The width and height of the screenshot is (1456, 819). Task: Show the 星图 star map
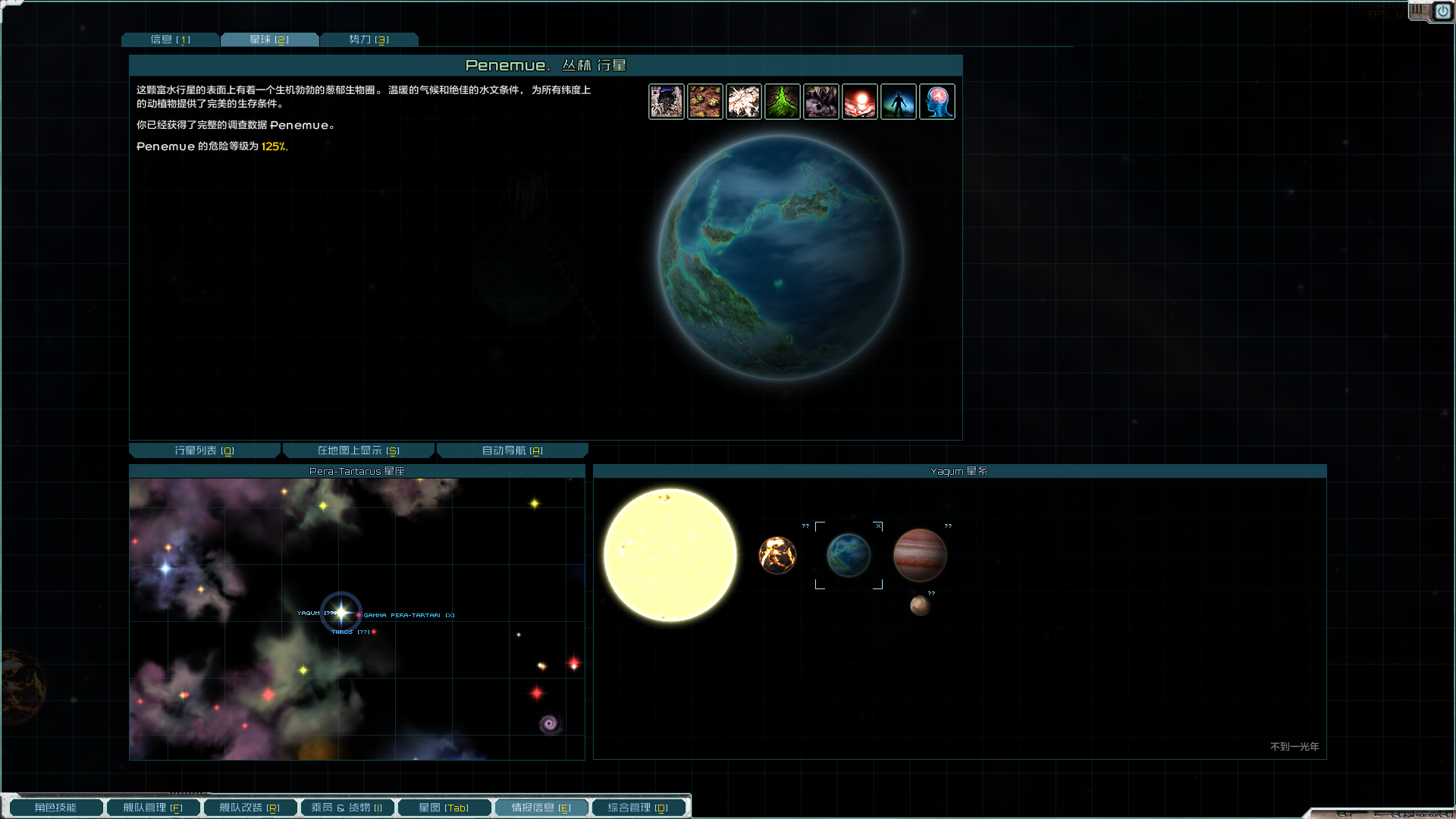point(444,808)
